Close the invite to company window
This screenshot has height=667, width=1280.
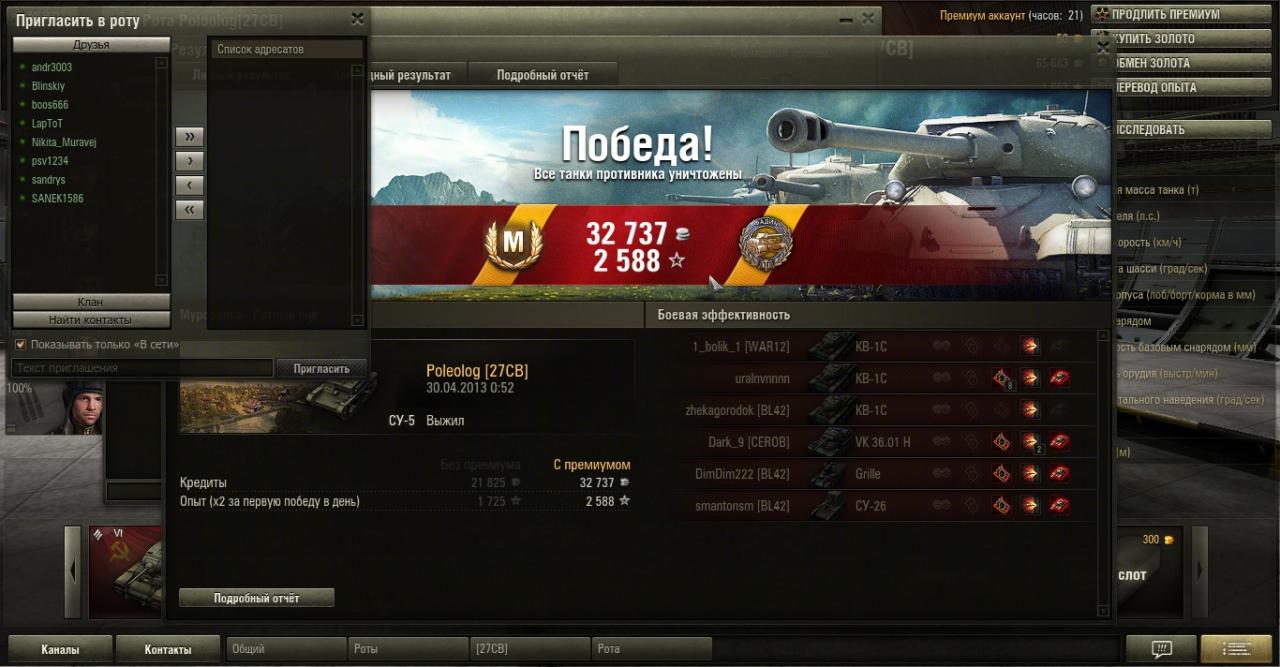pos(357,19)
